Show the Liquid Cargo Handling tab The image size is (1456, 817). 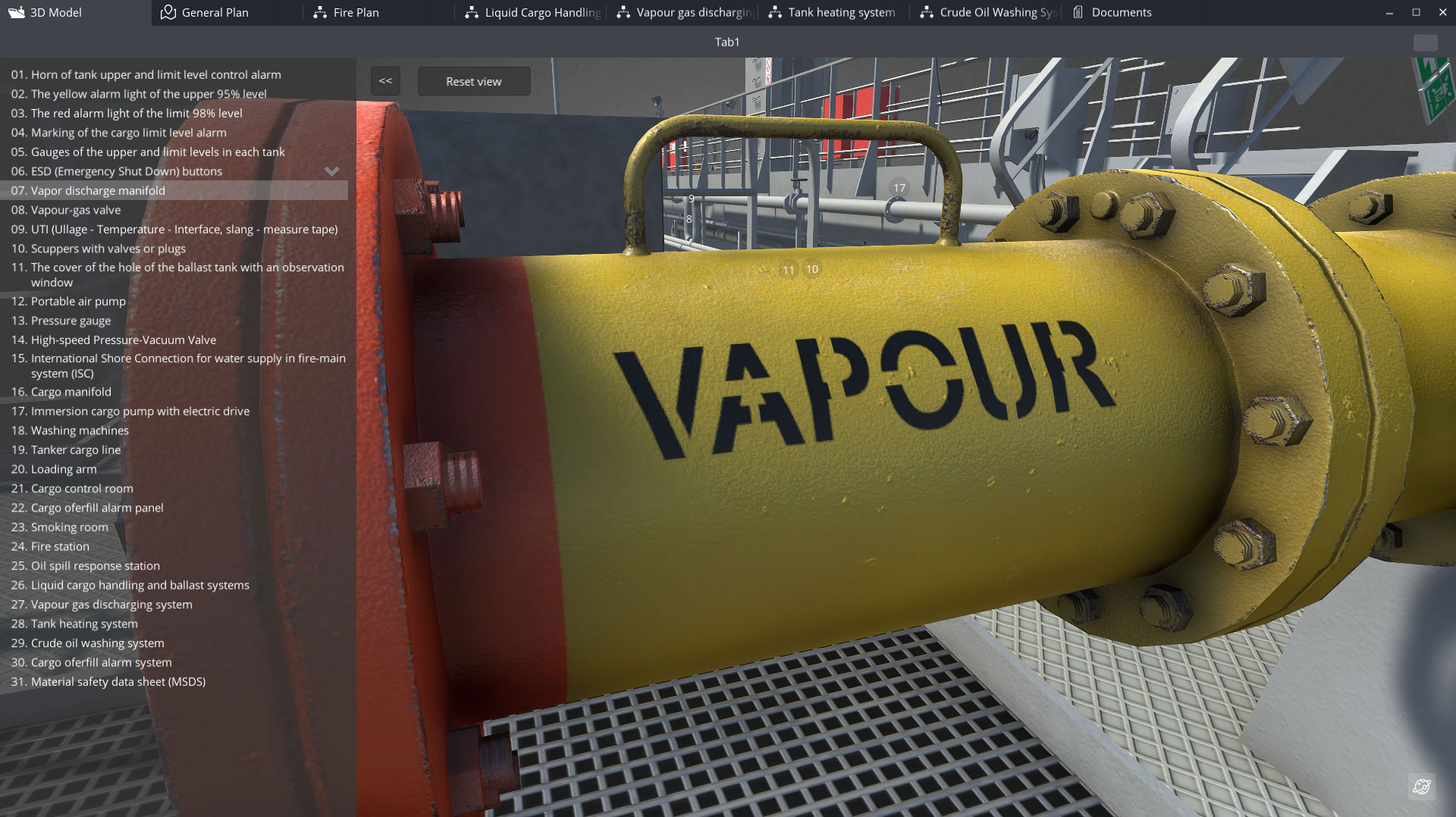click(541, 13)
